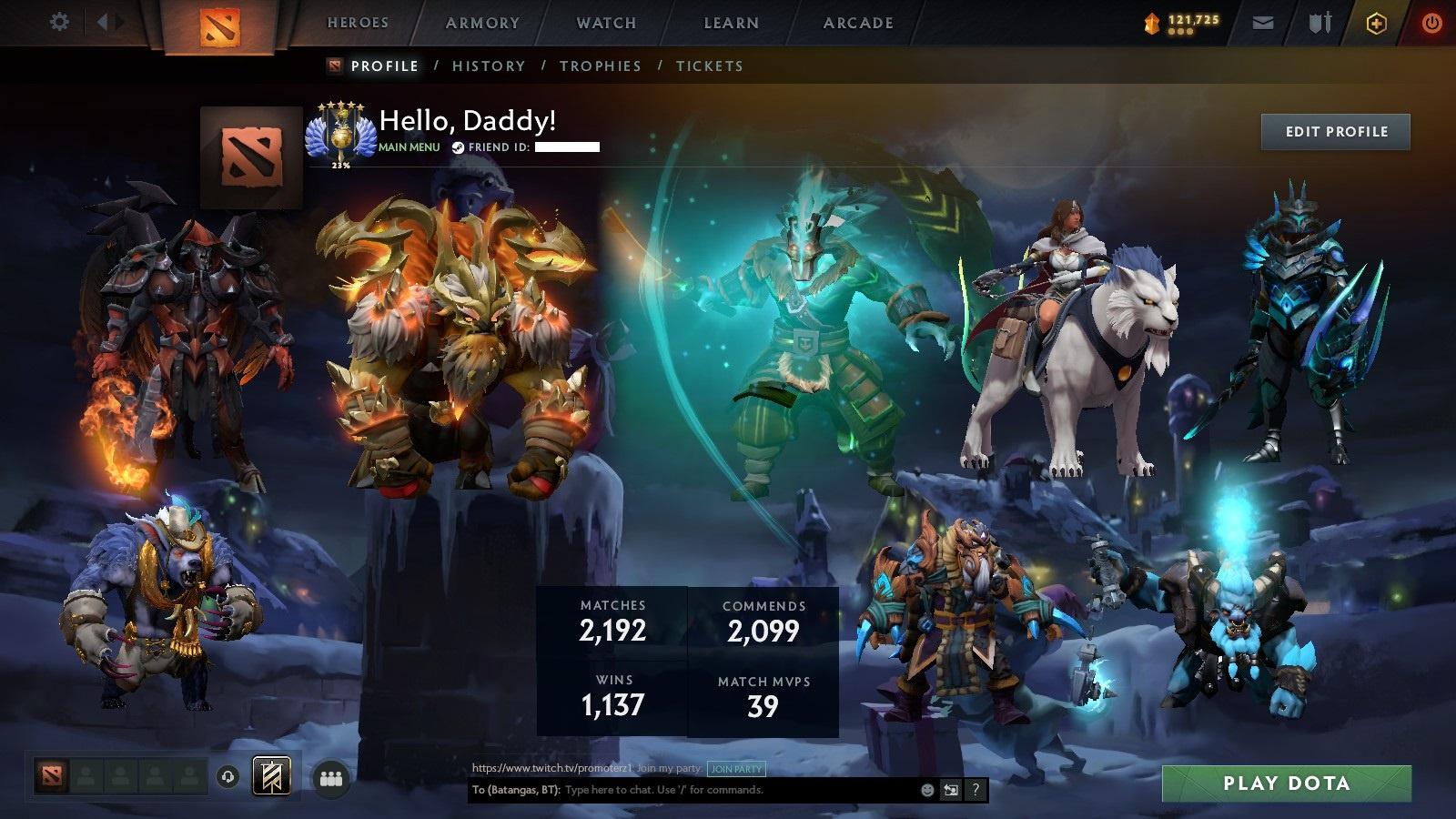Click the JOIN PARTY link
Viewport: 1456px width, 819px height.
pyautogui.click(x=738, y=769)
